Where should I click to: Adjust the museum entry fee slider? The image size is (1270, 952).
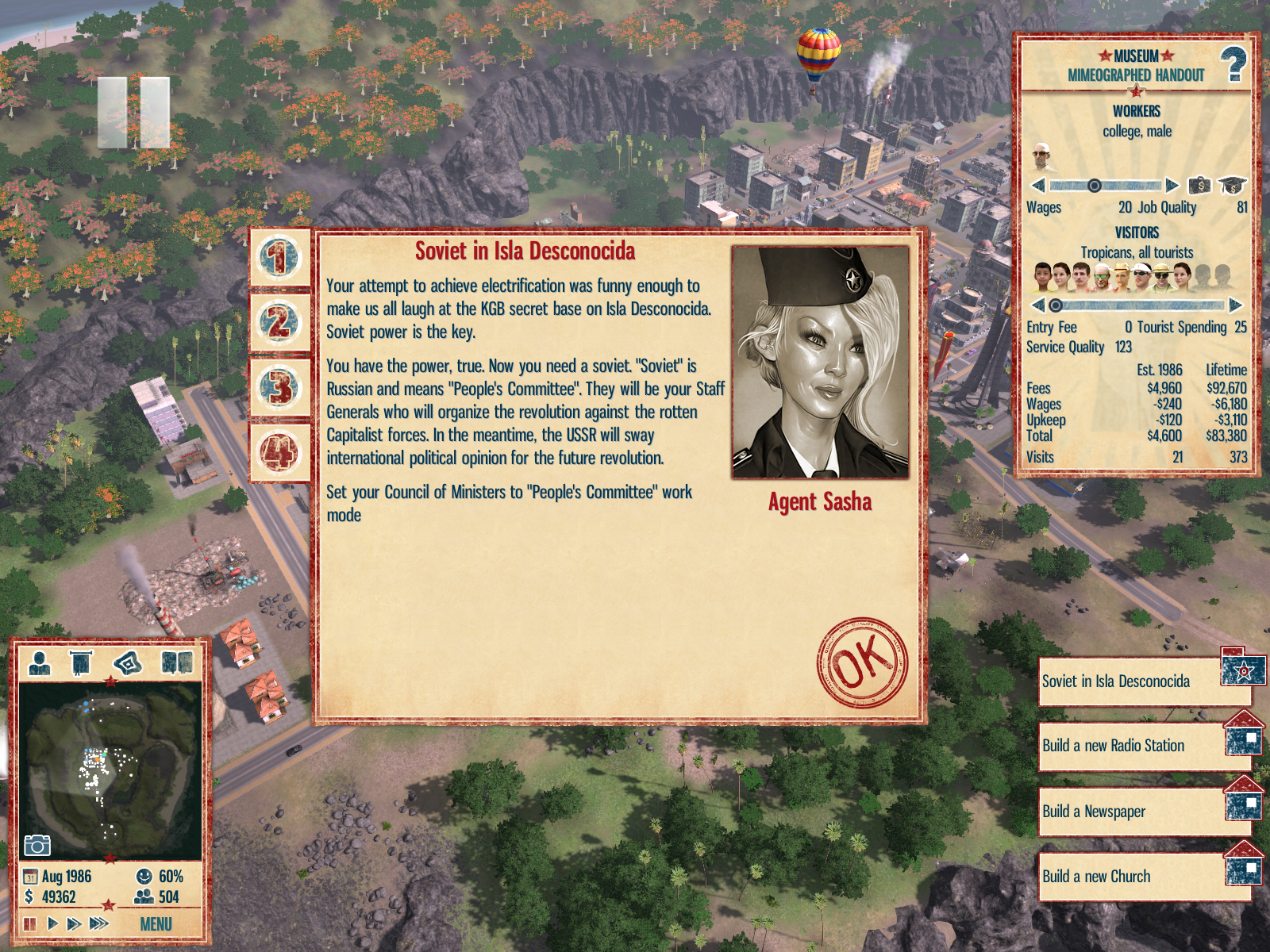point(1056,305)
